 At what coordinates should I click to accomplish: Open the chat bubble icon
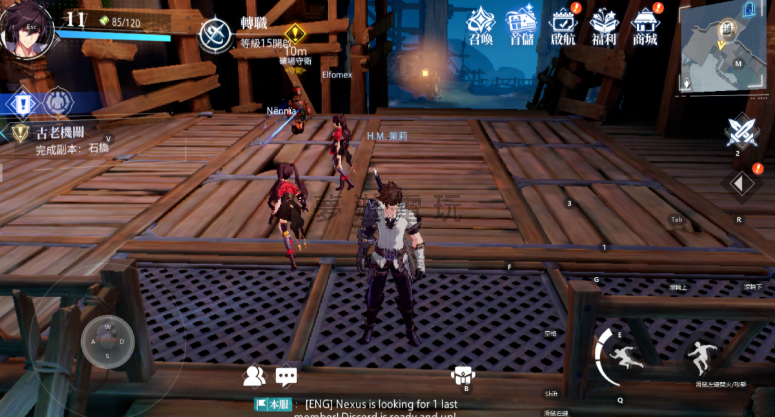[x=287, y=376]
